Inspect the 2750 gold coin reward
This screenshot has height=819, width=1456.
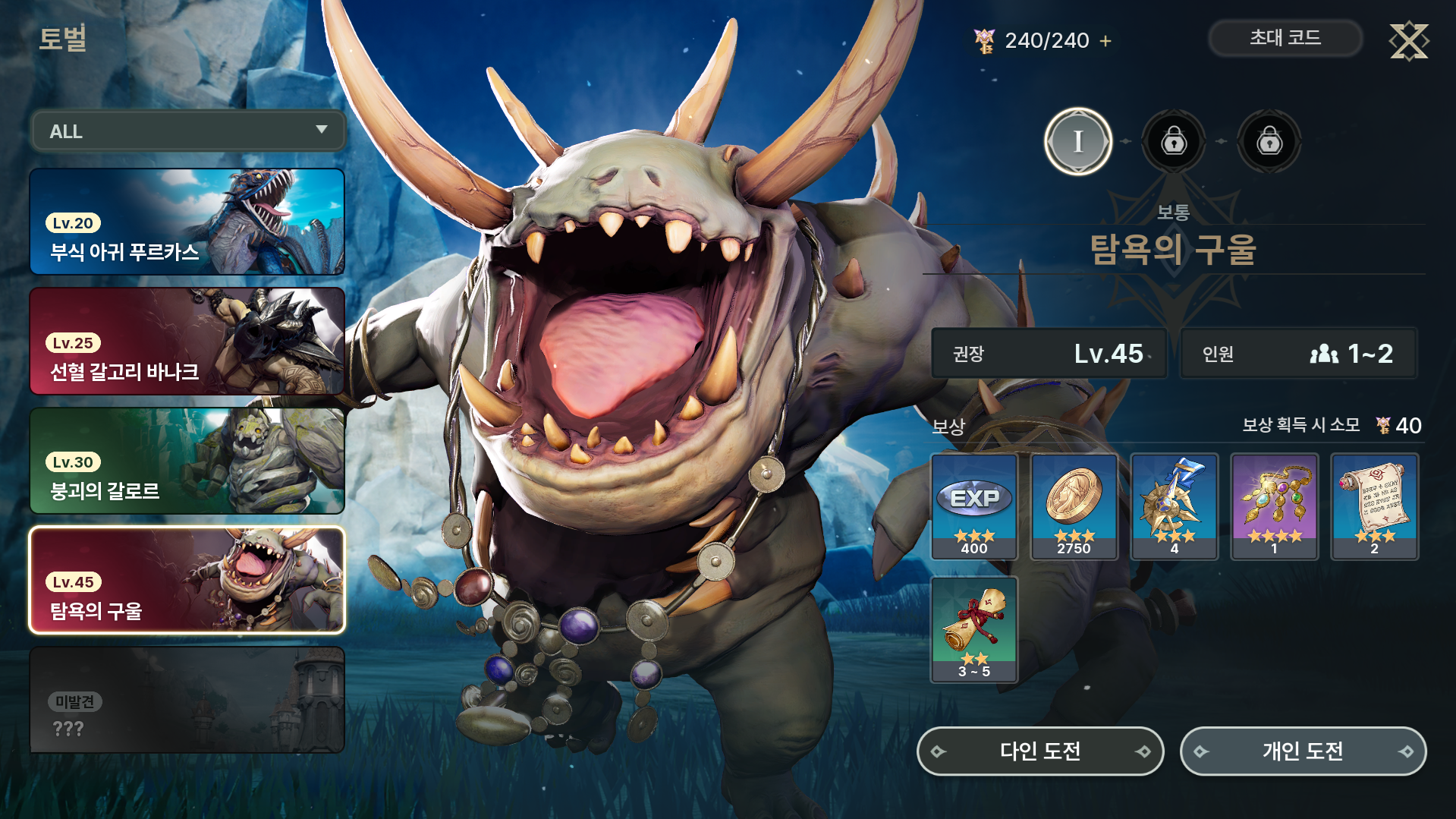1074,506
